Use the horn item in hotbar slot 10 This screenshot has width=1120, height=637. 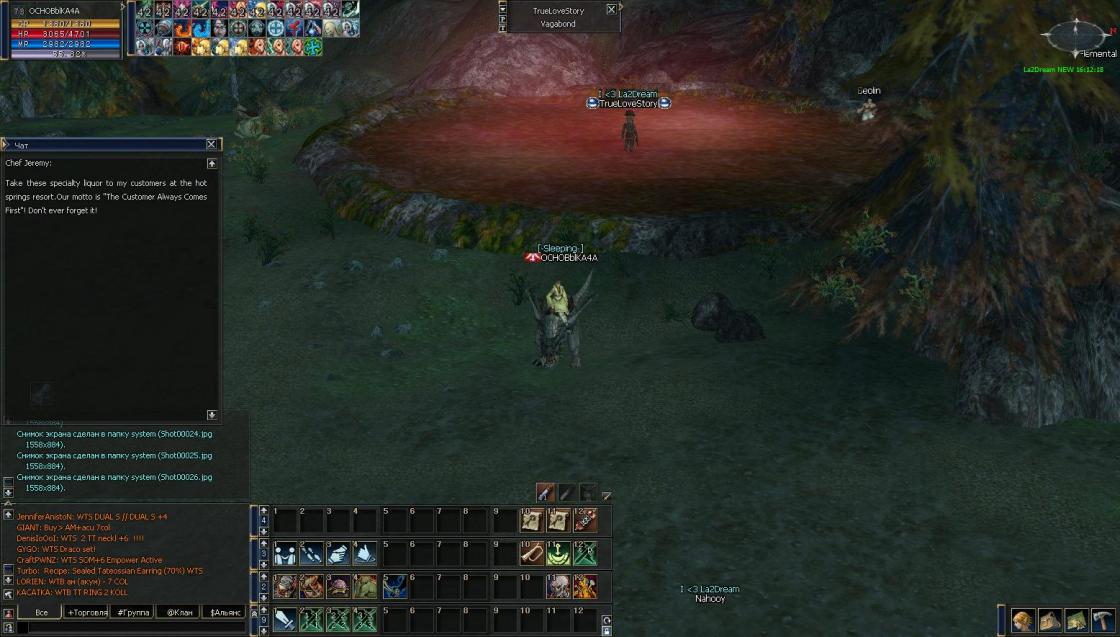coord(532,553)
